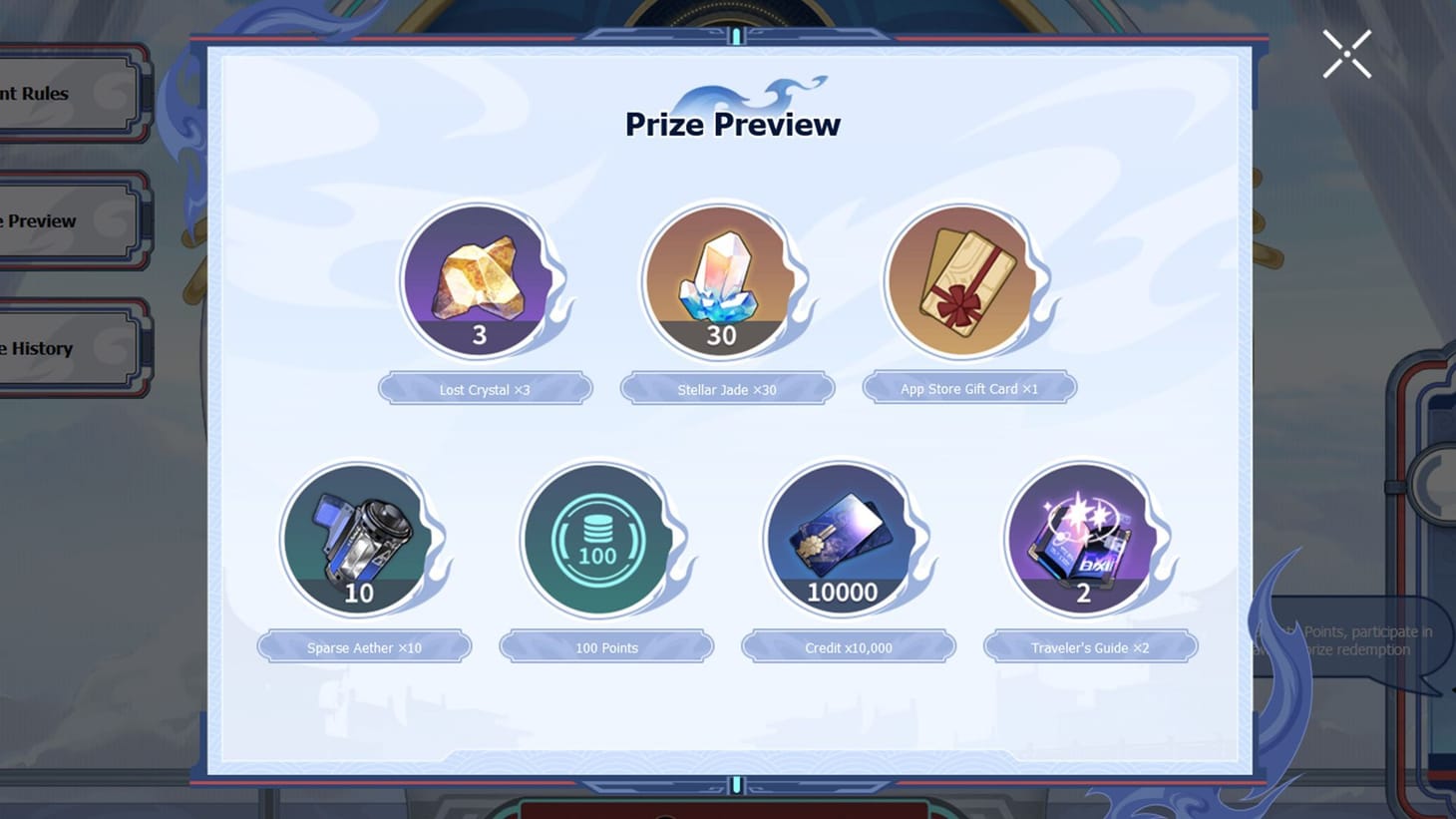Click the Credit x10,000 label plaque
Screen dimensions: 1456x819
click(x=848, y=646)
